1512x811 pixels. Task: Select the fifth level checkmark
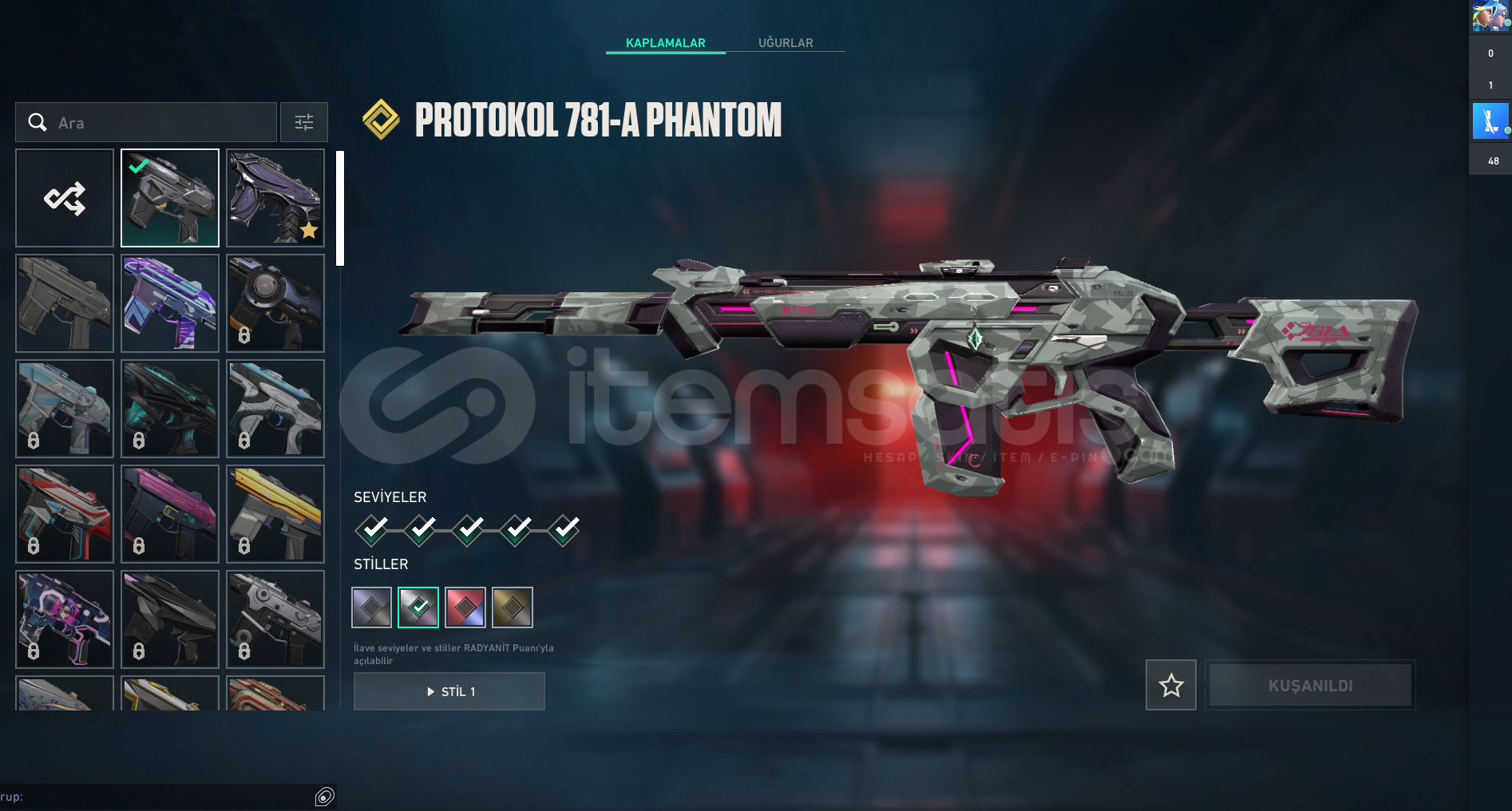(x=564, y=529)
